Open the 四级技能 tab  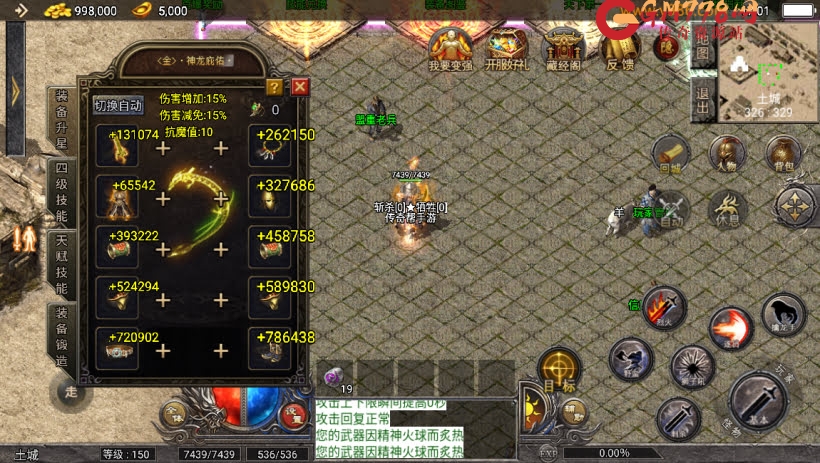(x=61, y=193)
